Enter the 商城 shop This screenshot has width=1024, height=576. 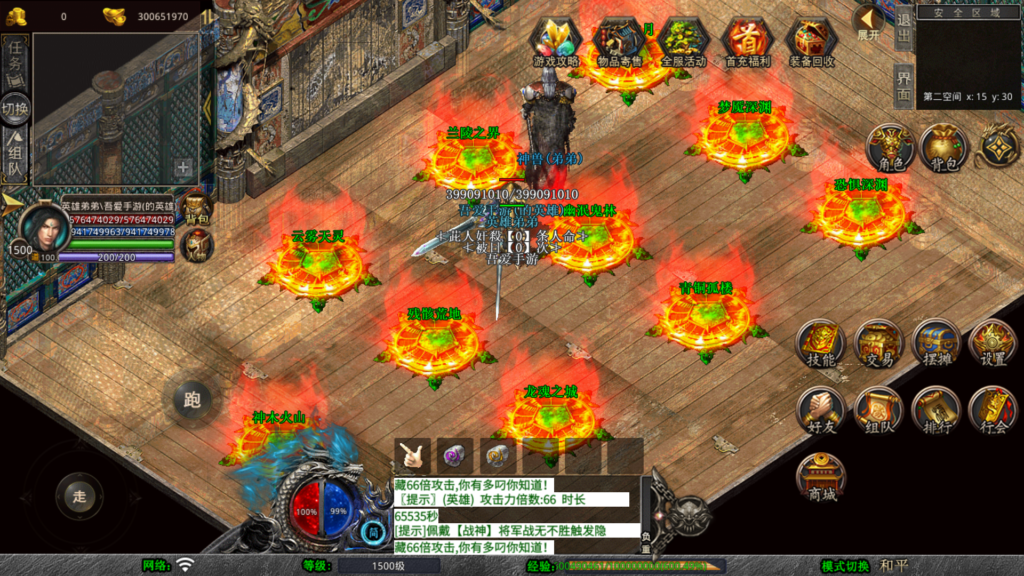coord(821,477)
